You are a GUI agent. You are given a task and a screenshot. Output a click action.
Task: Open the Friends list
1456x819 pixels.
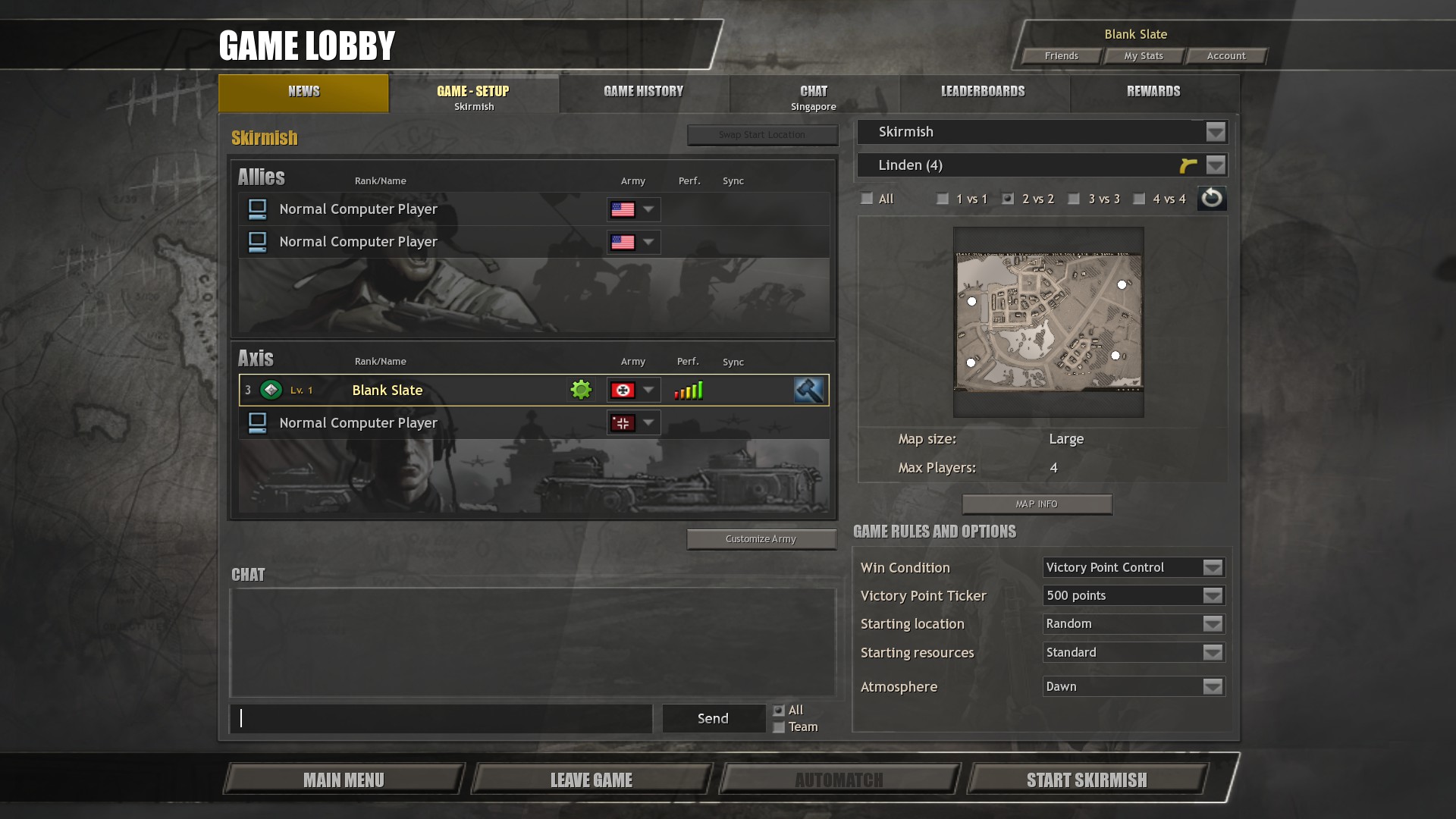coord(1061,56)
